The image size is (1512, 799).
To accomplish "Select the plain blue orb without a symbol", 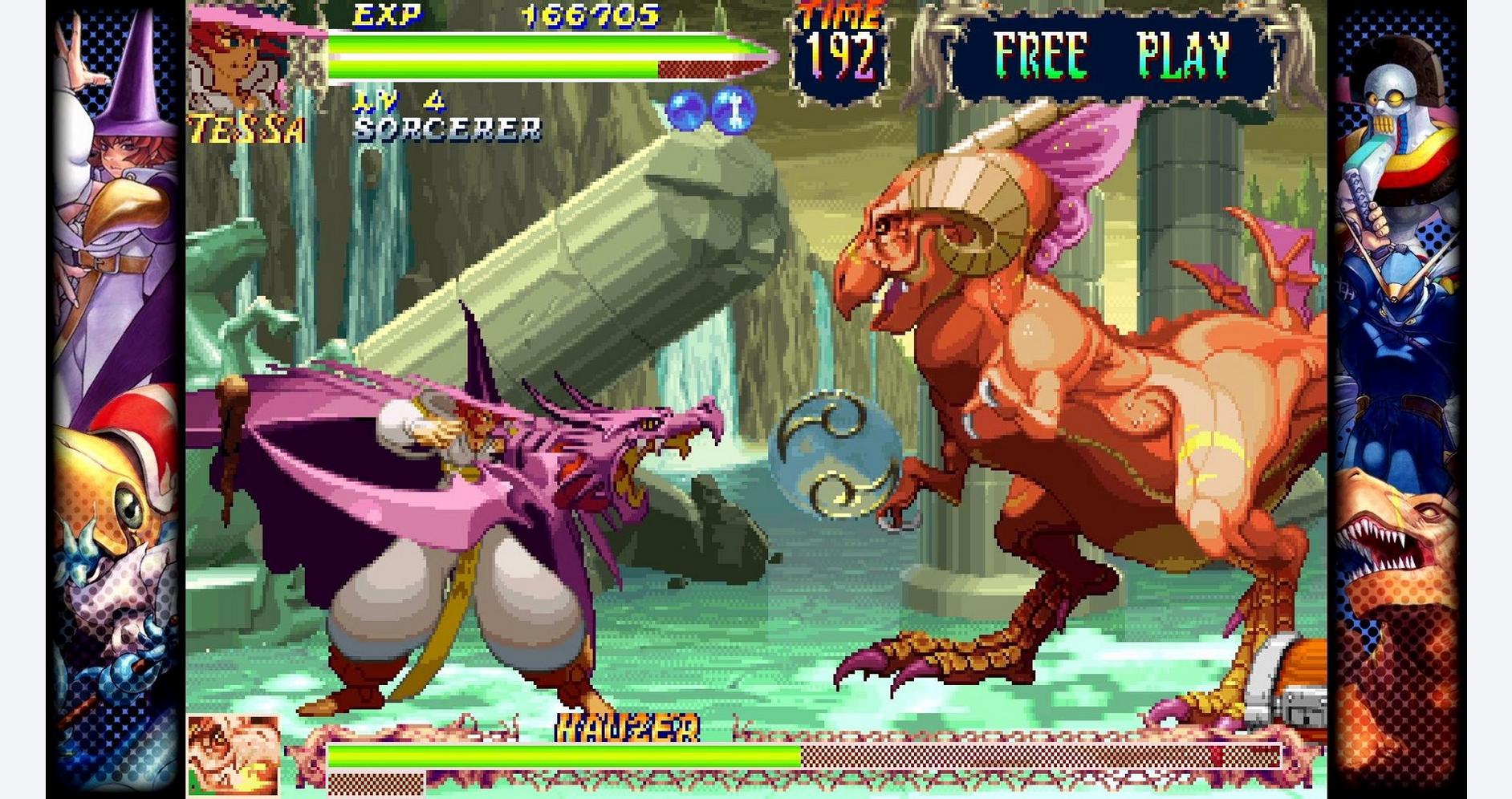I will pos(685,111).
